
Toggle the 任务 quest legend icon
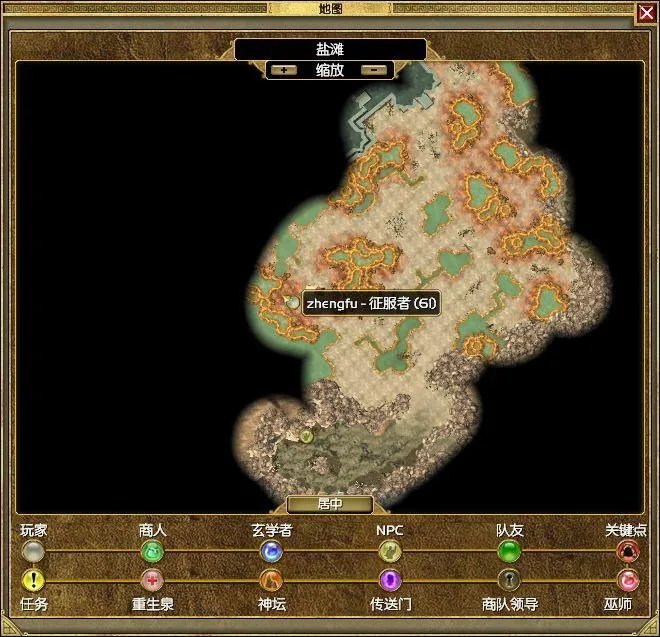[34, 580]
